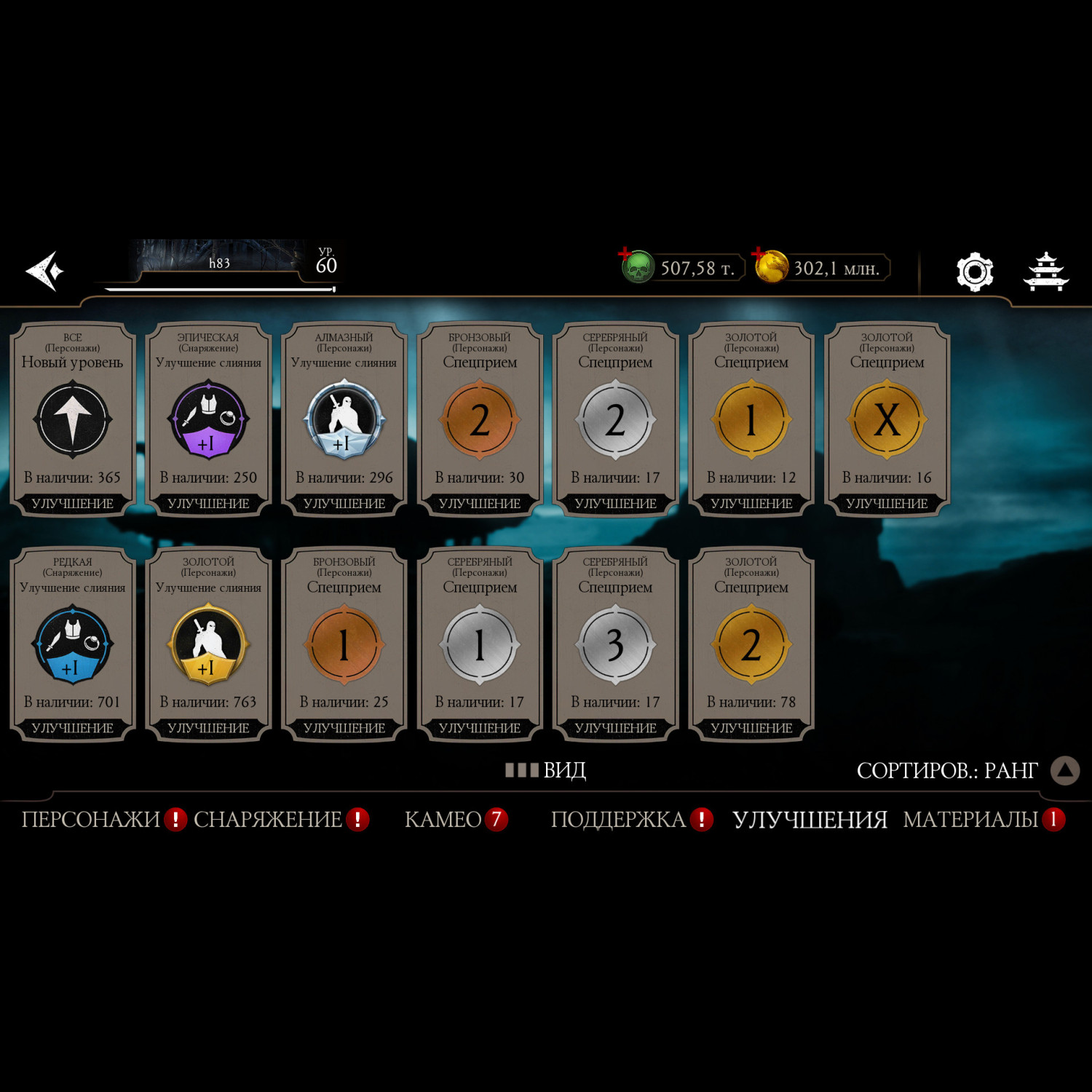The image size is (1092, 1092).
Task: Select the Новый уровень upgrade card
Action: [73, 420]
